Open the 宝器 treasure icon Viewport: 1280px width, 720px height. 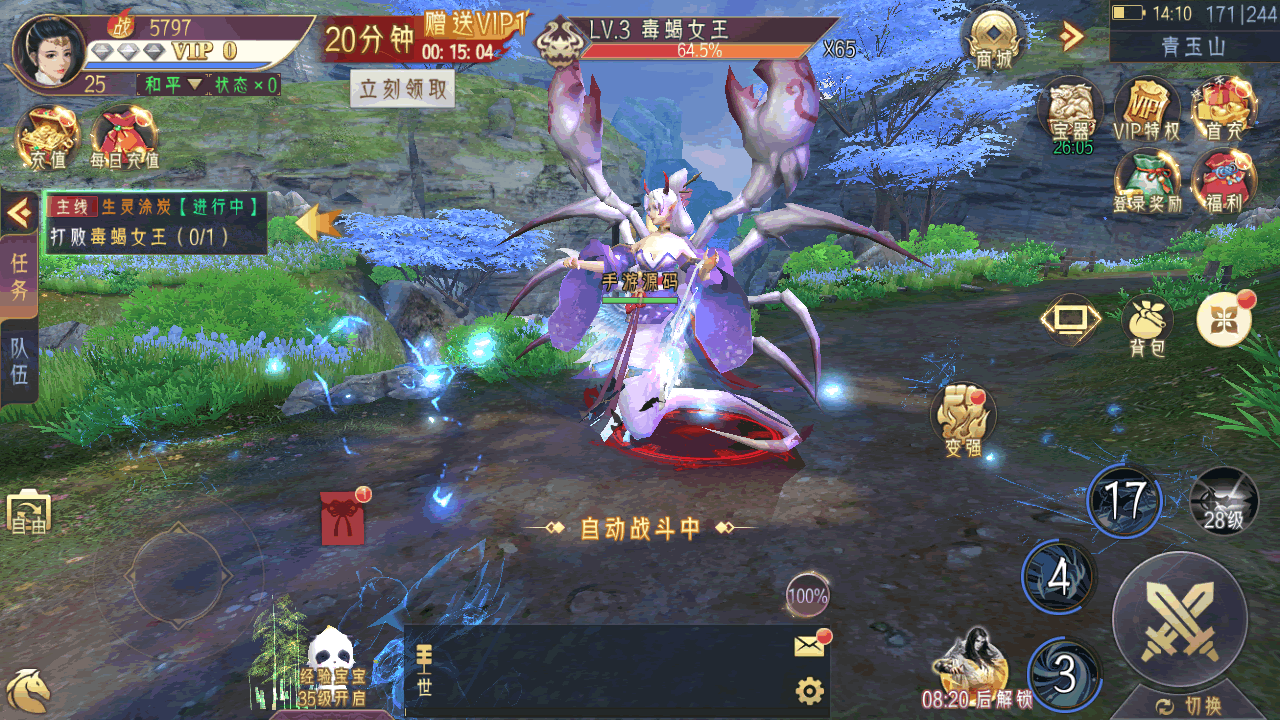(x=1070, y=108)
